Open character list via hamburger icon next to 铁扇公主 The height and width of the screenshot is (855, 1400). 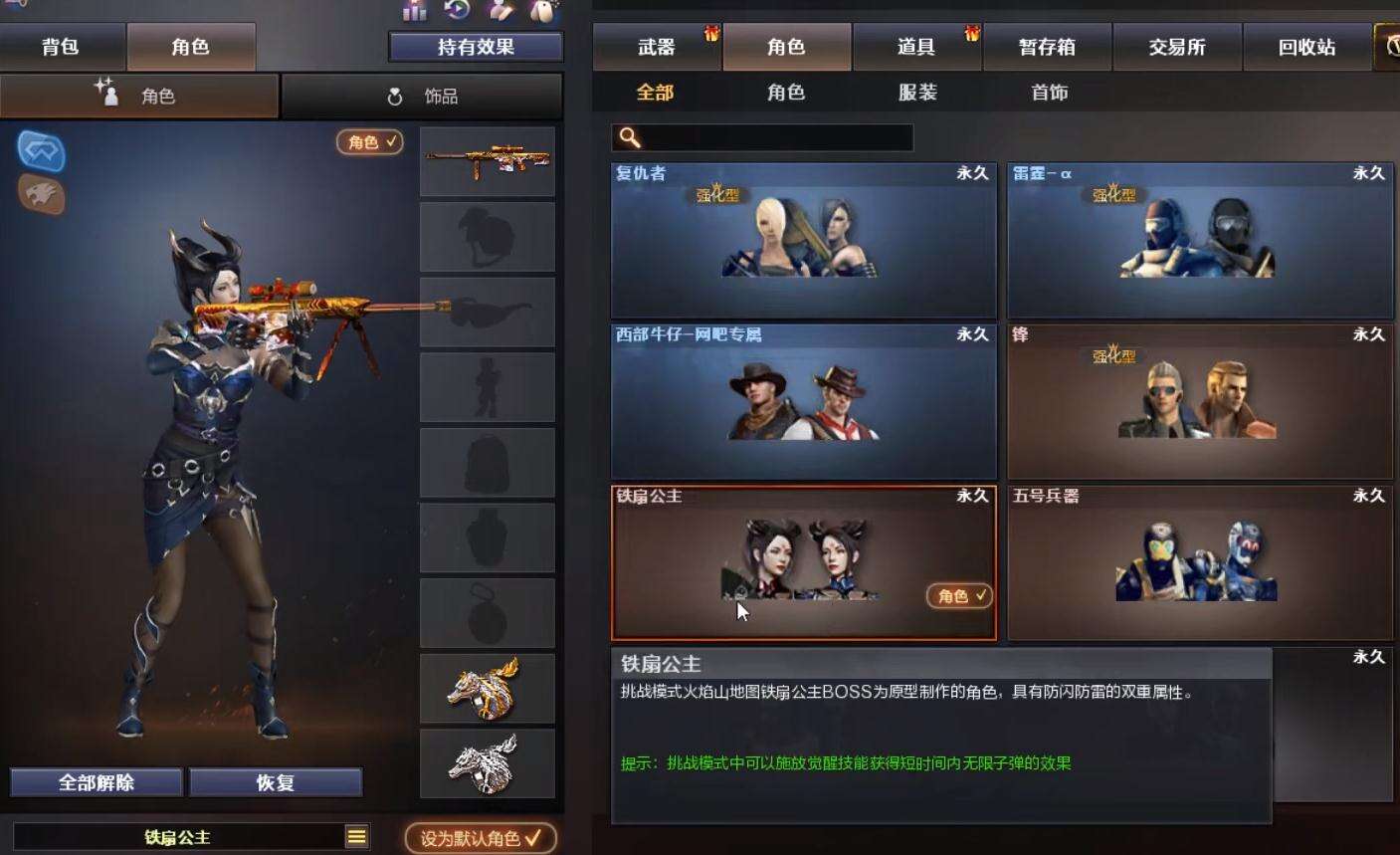tap(356, 837)
